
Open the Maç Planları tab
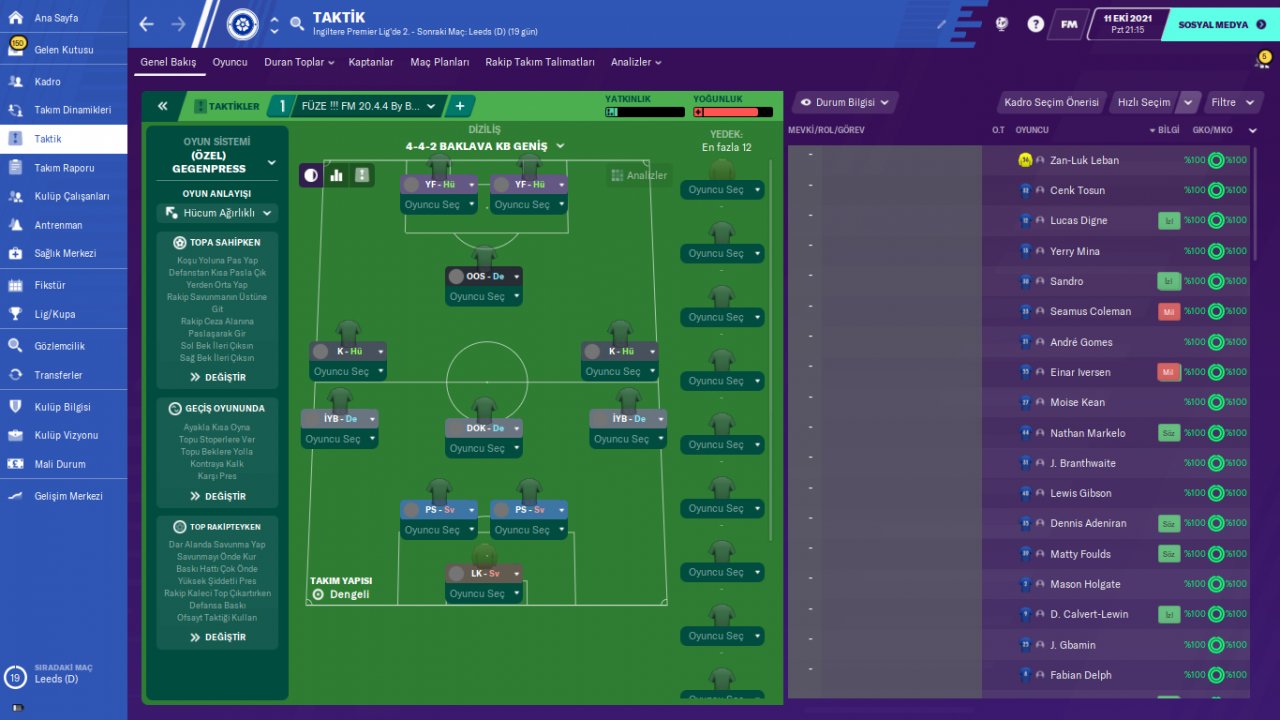click(439, 62)
